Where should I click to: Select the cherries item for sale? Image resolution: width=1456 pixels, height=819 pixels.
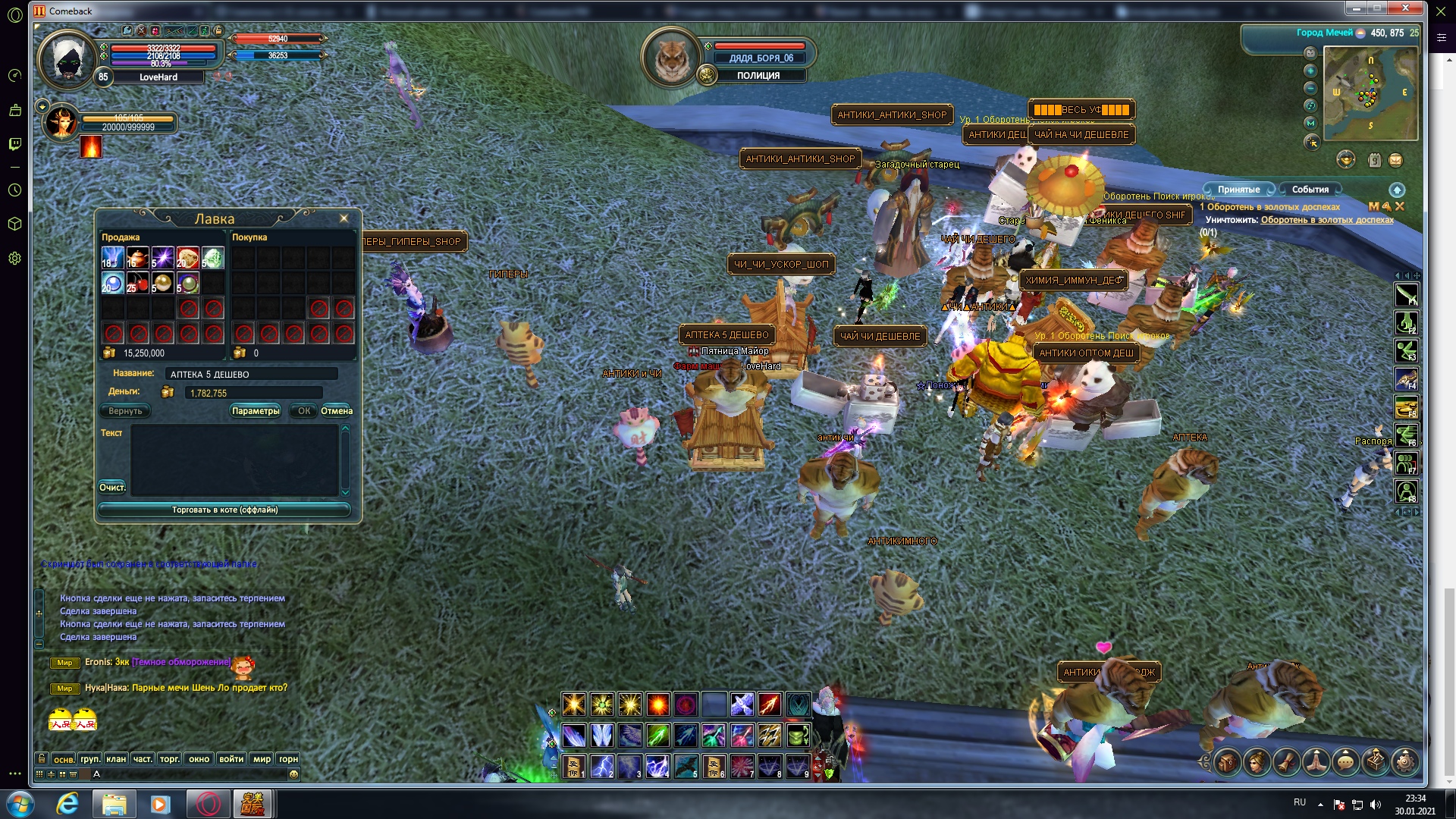137,283
